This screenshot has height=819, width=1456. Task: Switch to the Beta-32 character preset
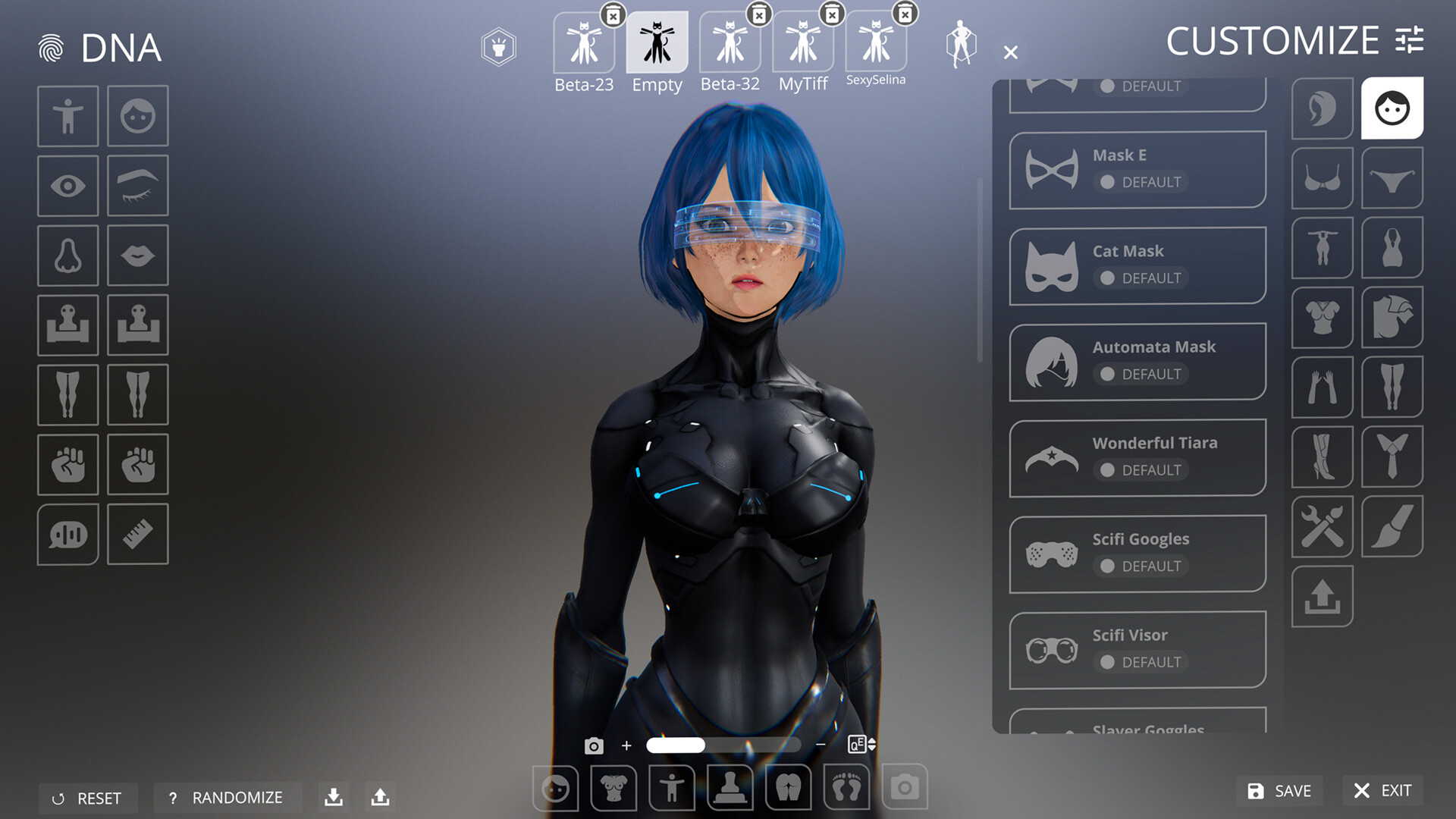730,42
